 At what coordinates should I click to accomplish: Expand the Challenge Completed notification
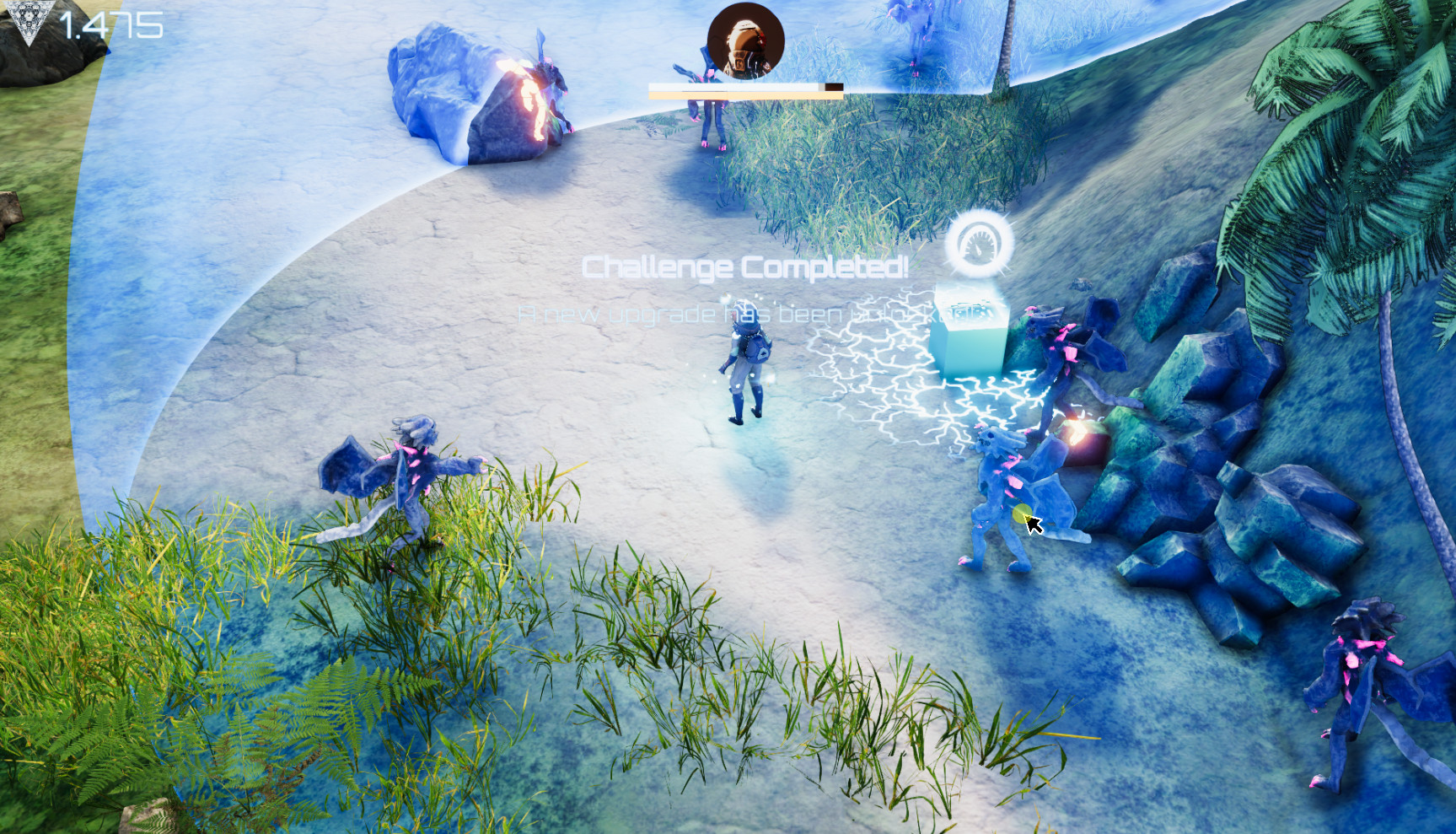(745, 268)
